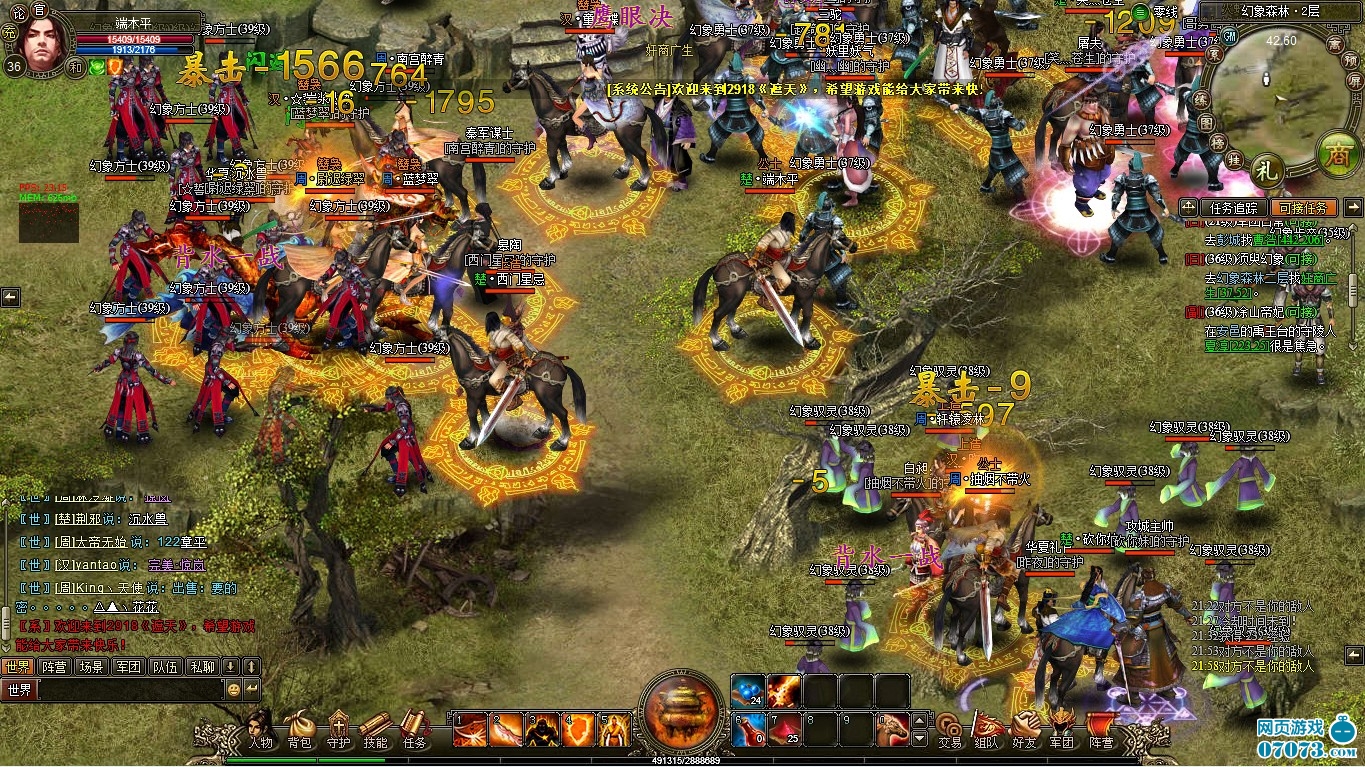1365x767 pixels.
Task: Open the chat emoji picker
Action: 233,689
